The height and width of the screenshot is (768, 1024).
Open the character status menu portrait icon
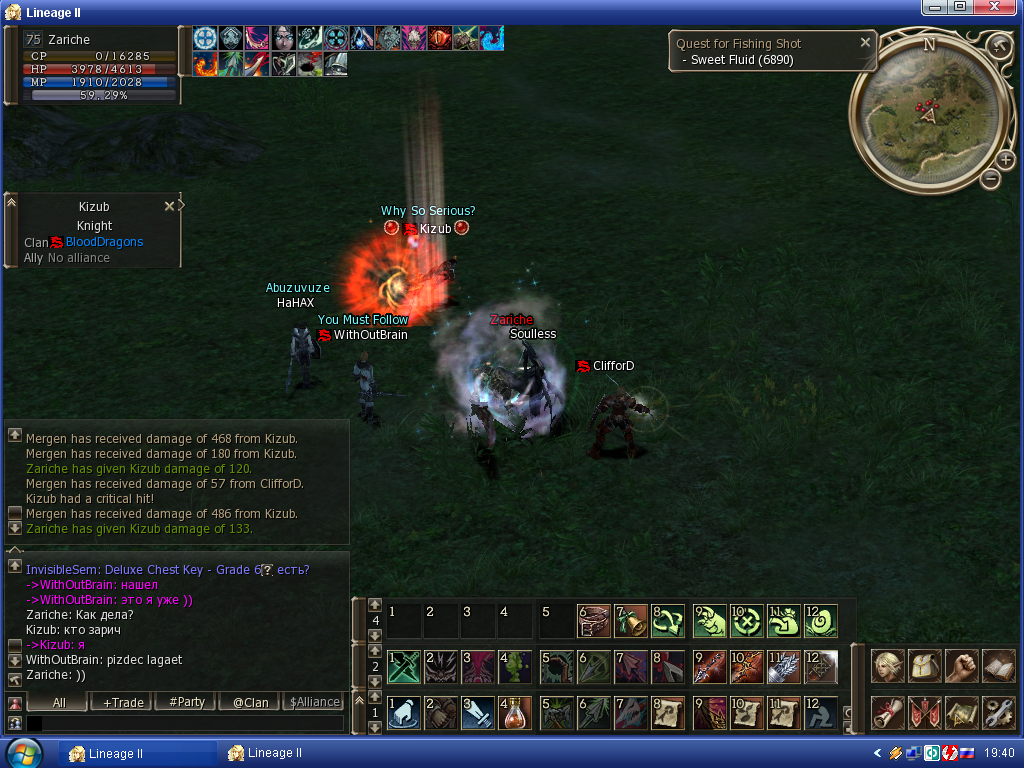click(888, 666)
